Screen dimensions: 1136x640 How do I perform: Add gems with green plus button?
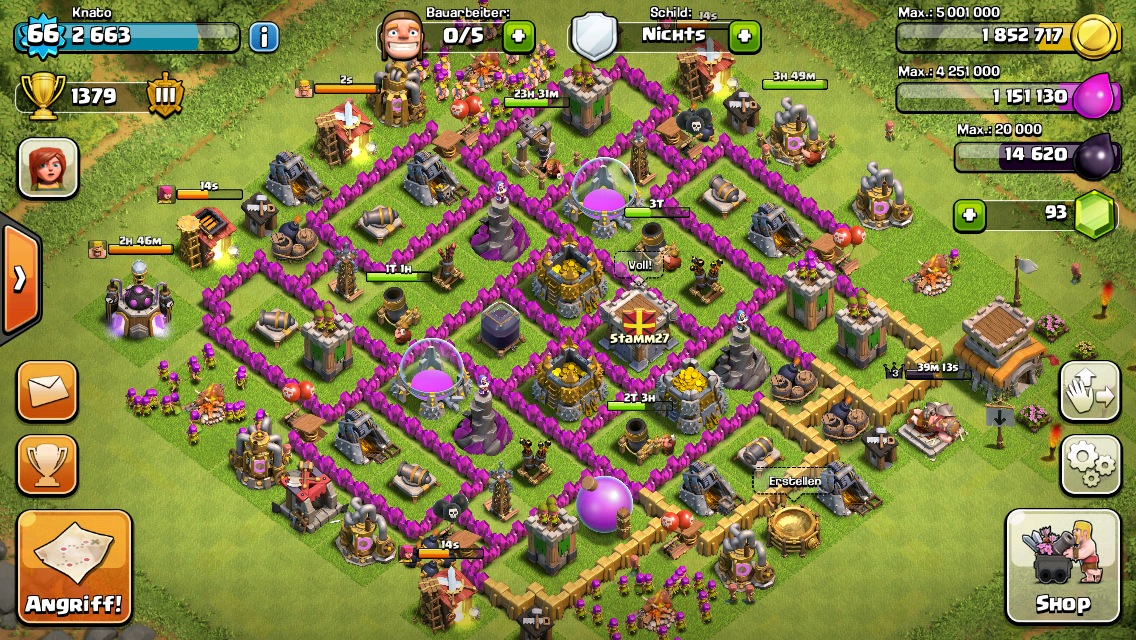(967, 214)
